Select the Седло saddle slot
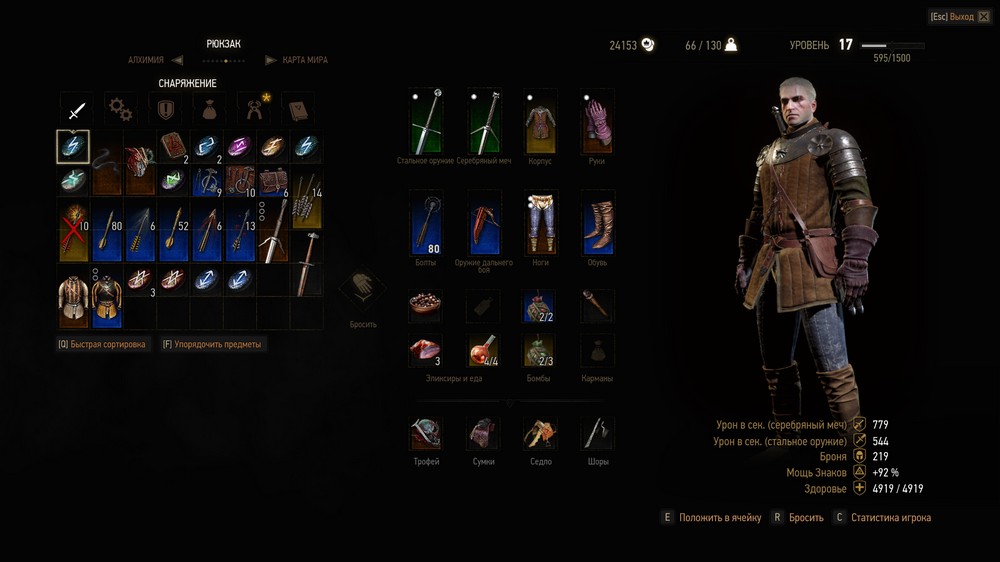This screenshot has height=562, width=1000. click(x=541, y=435)
